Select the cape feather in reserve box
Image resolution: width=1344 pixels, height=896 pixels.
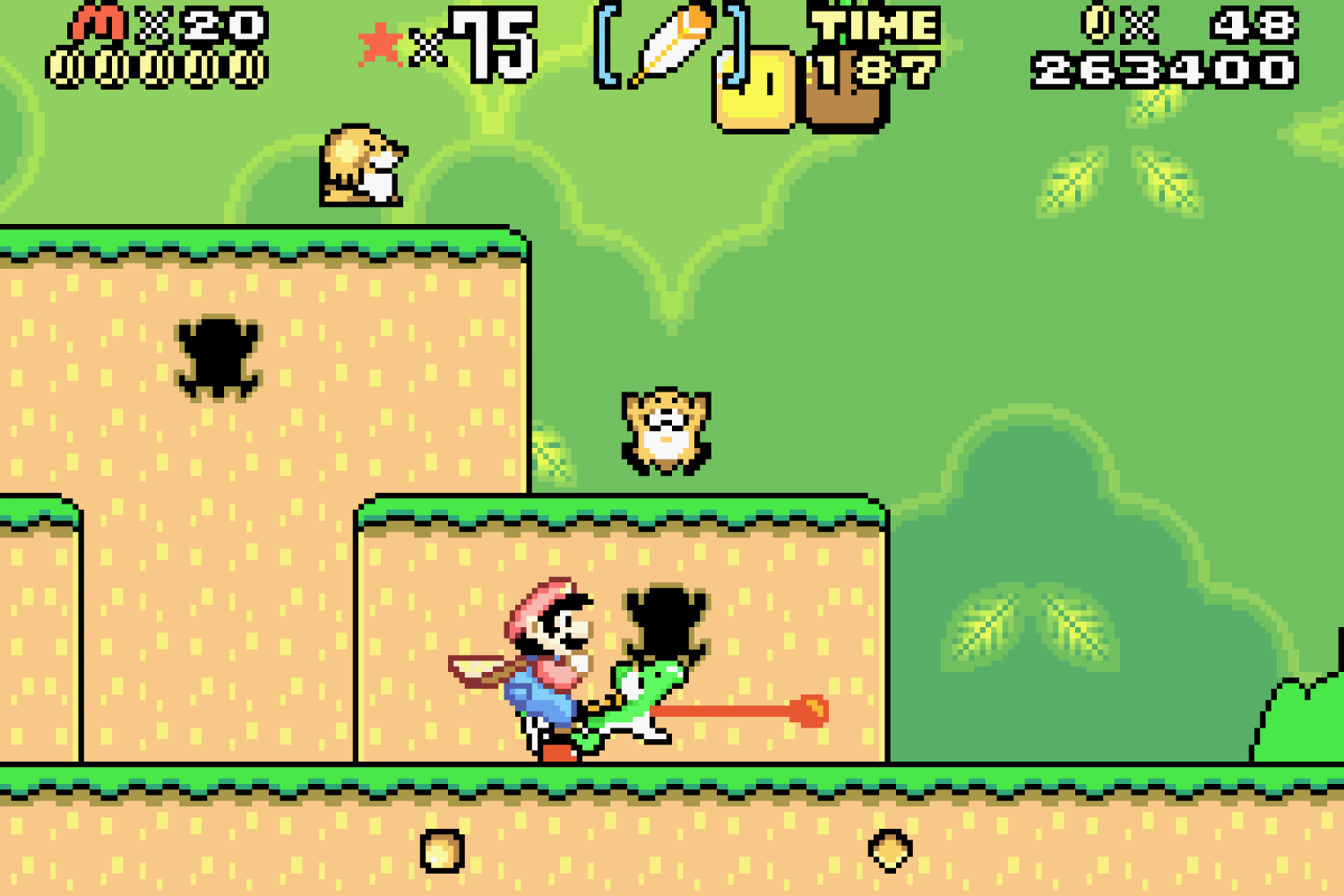[672, 45]
